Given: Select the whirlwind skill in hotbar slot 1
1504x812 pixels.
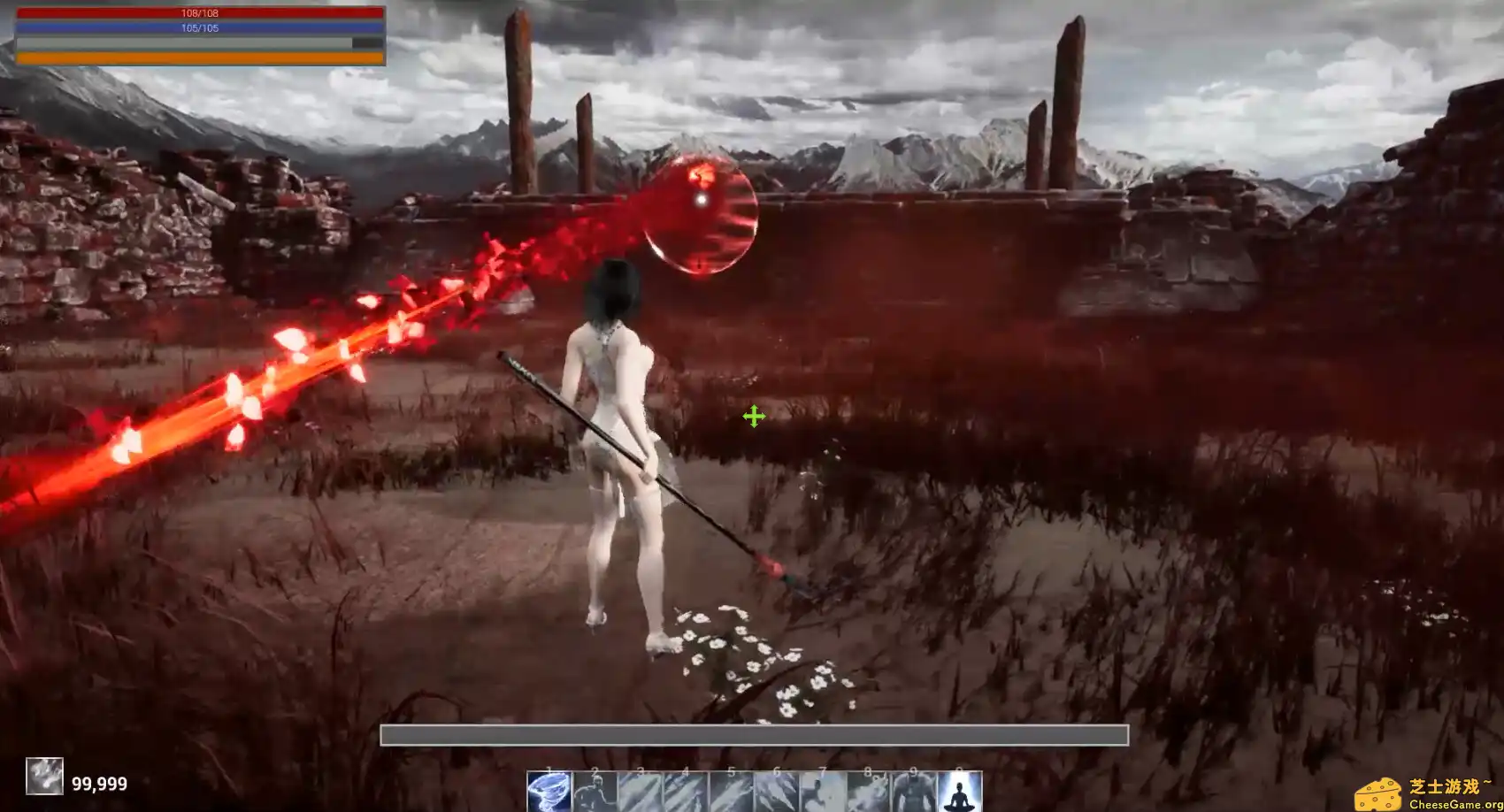Looking at the screenshot, I should point(549,792).
